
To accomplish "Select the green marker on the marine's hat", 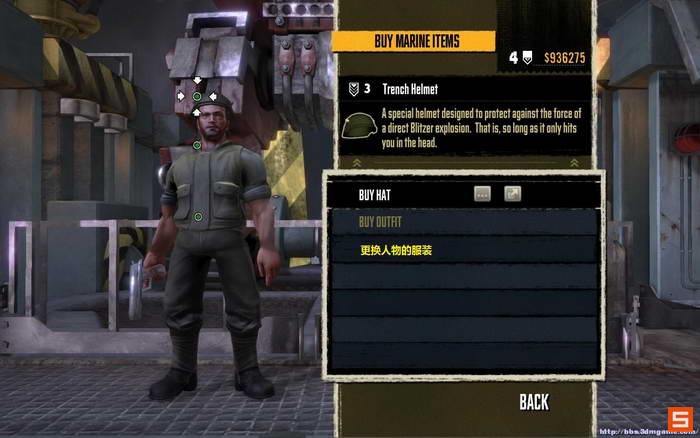I will click(x=197, y=96).
